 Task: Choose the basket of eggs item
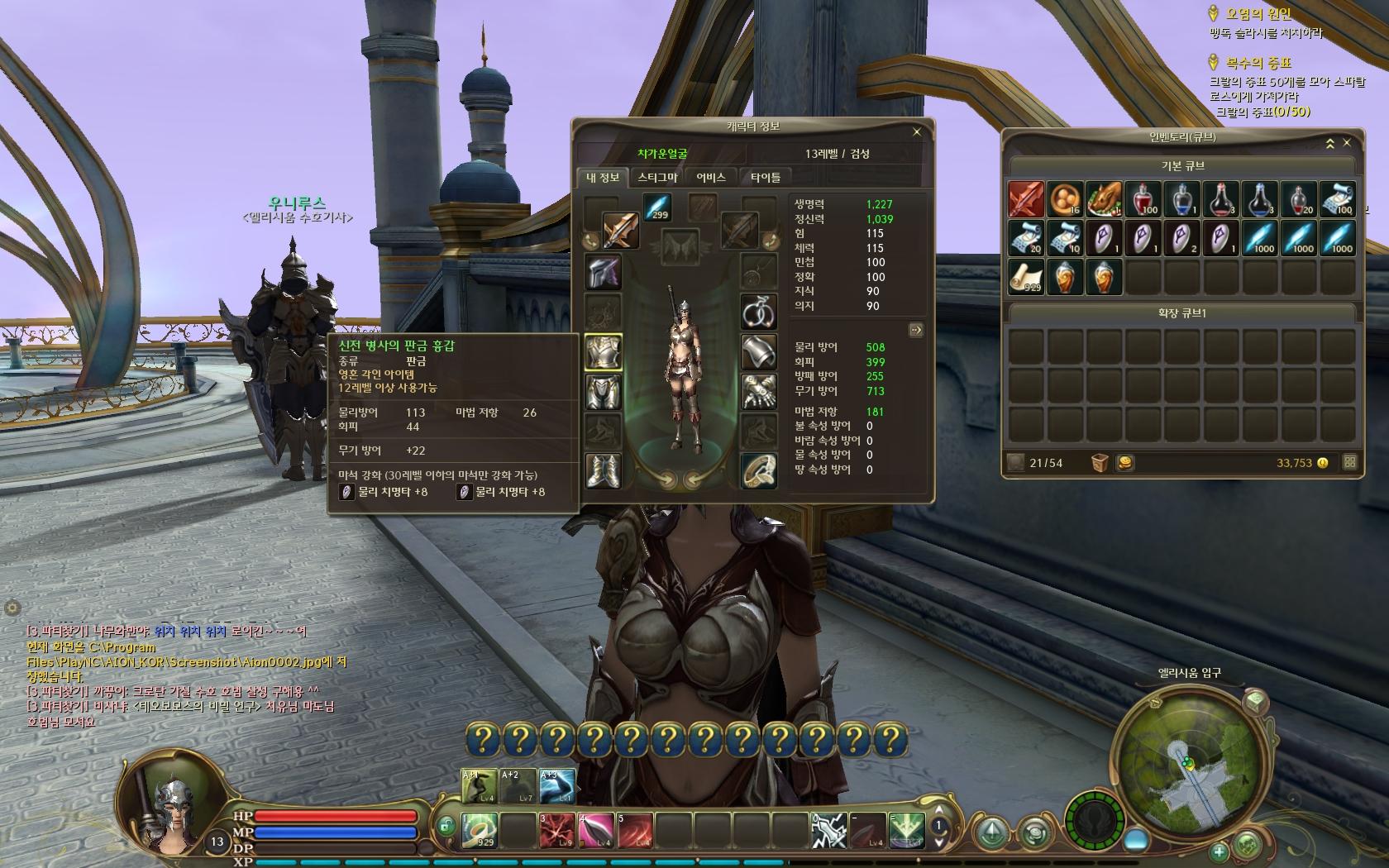tap(1065, 199)
